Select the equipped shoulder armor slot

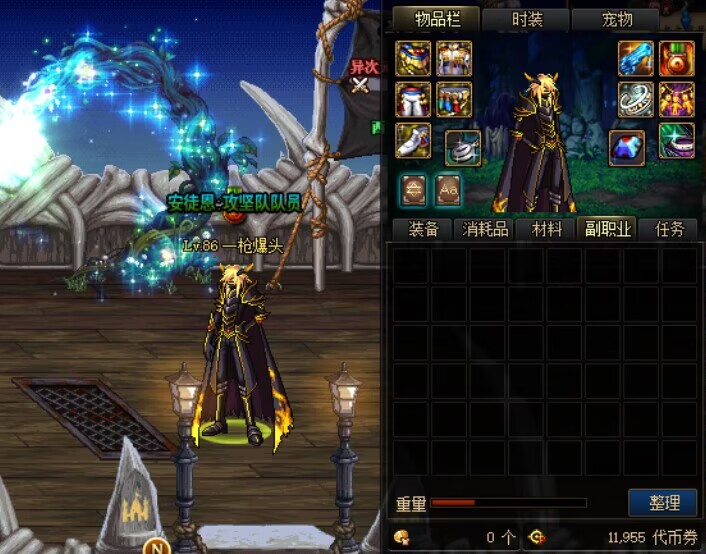(x=414, y=59)
